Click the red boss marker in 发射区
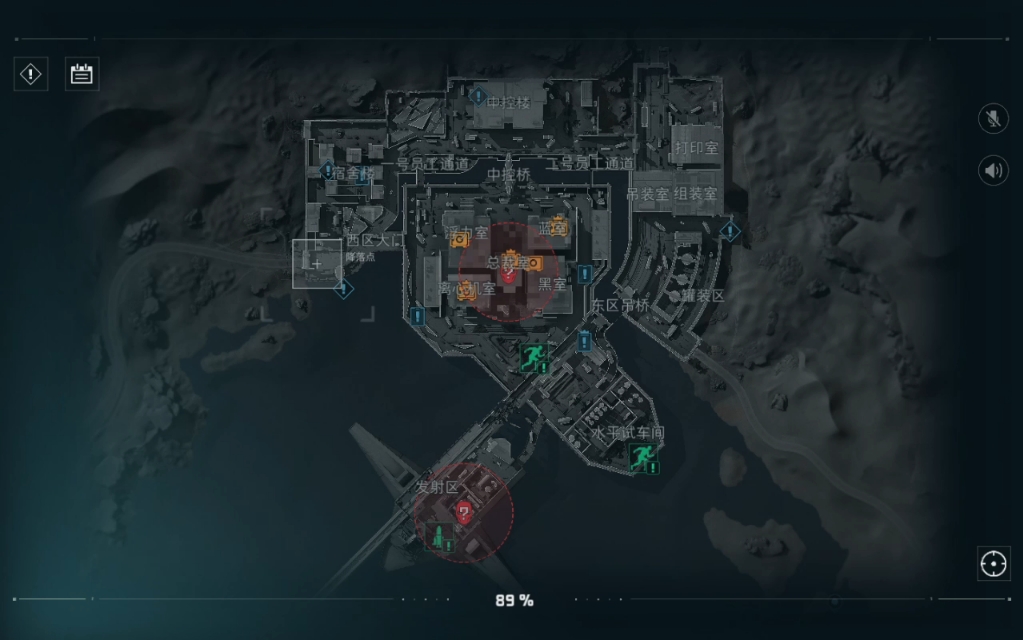The width and height of the screenshot is (1023, 640). coord(464,511)
